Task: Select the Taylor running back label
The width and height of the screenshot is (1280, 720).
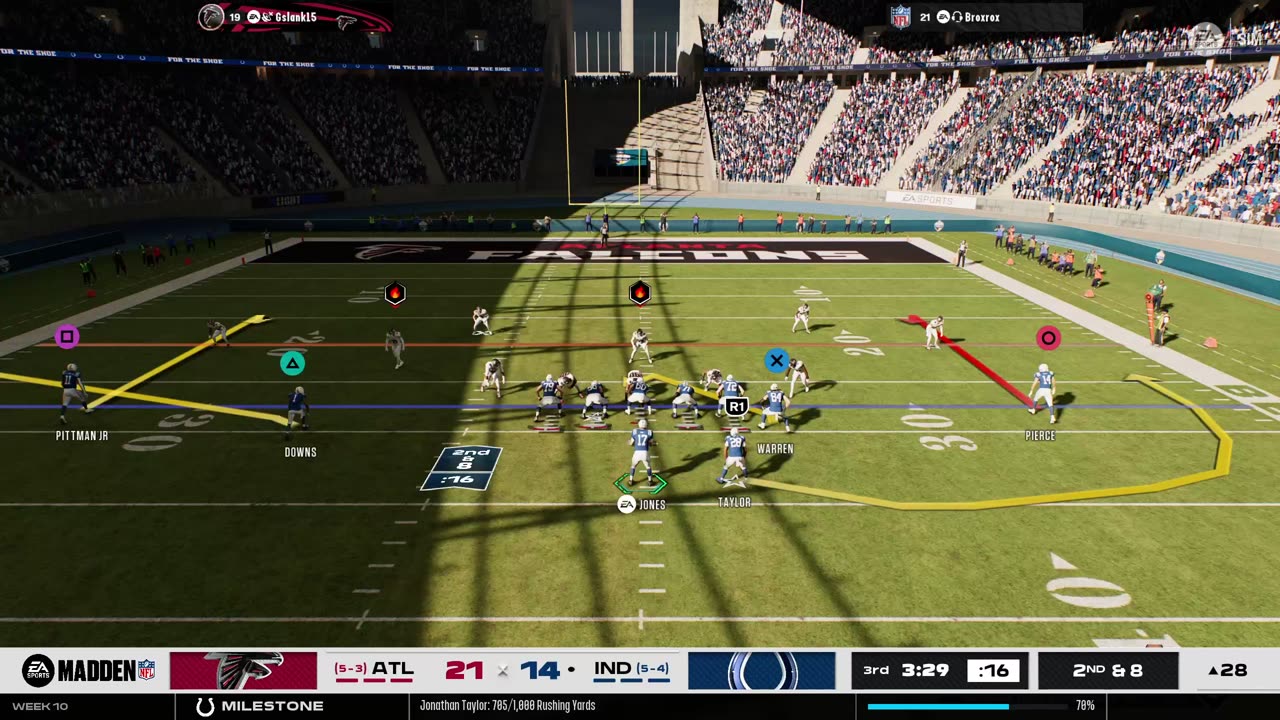Action: [x=734, y=502]
